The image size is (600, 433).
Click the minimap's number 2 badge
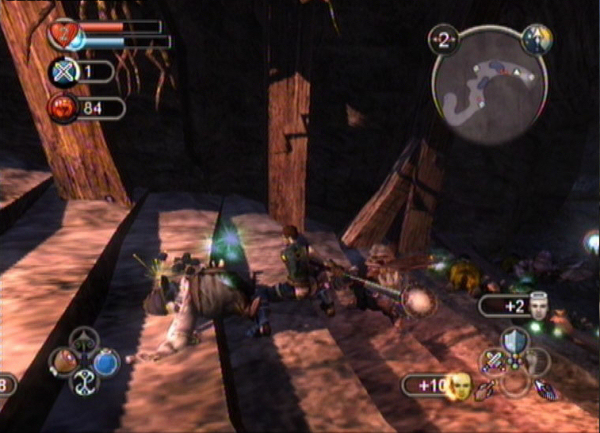coord(442,39)
